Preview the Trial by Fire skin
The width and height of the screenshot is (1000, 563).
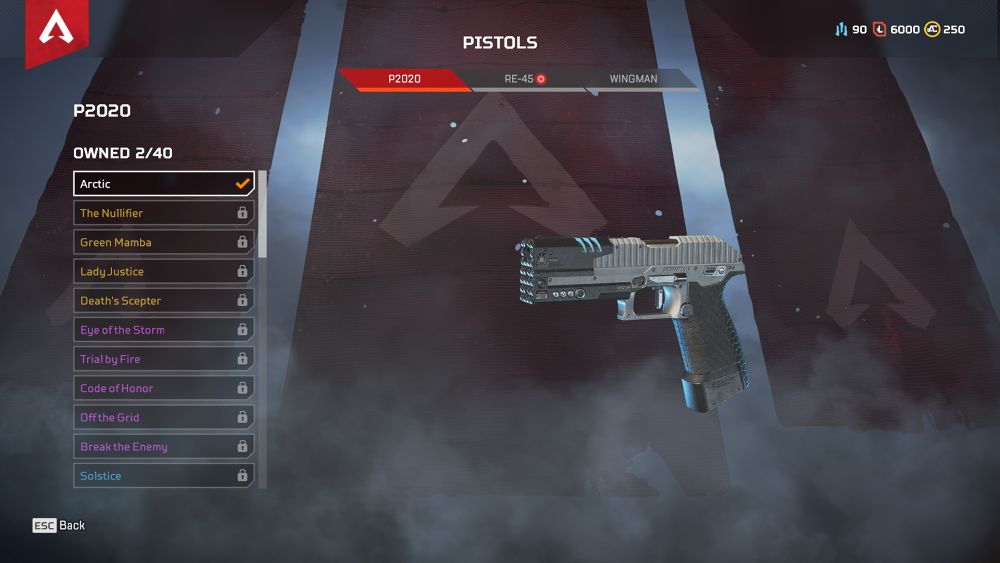coord(164,359)
